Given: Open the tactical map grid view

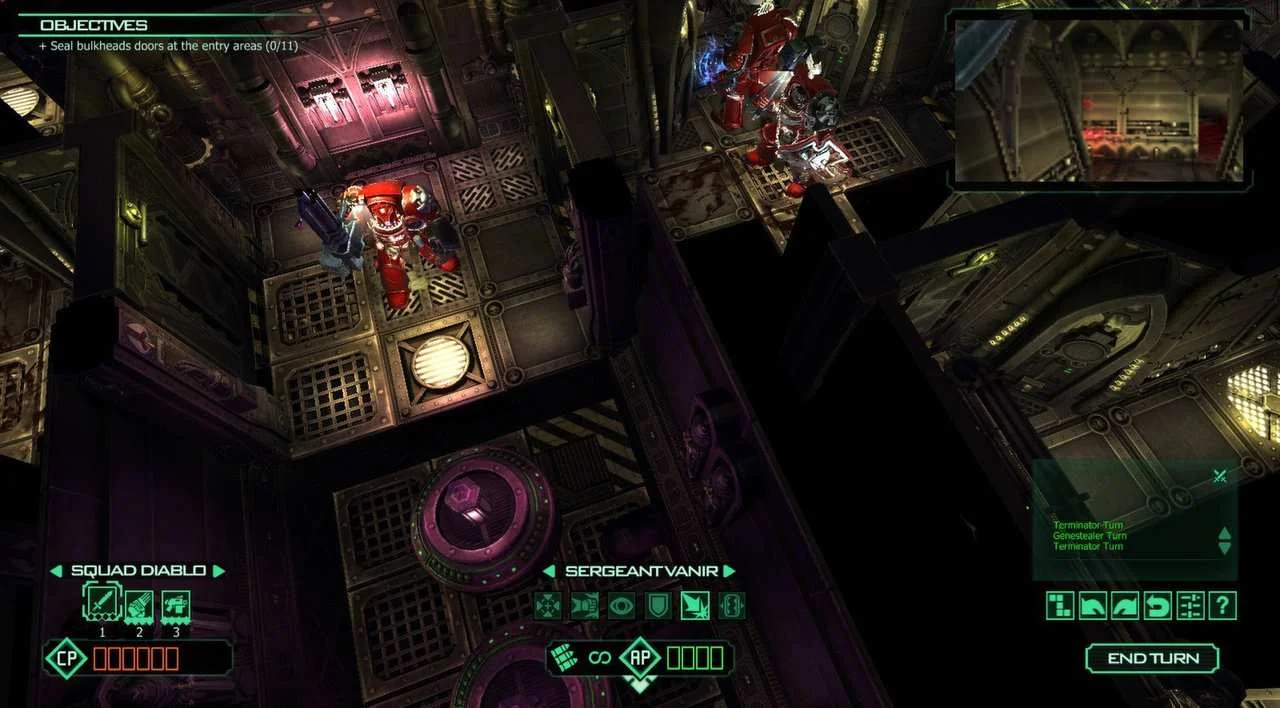Looking at the screenshot, I should tap(1061, 605).
